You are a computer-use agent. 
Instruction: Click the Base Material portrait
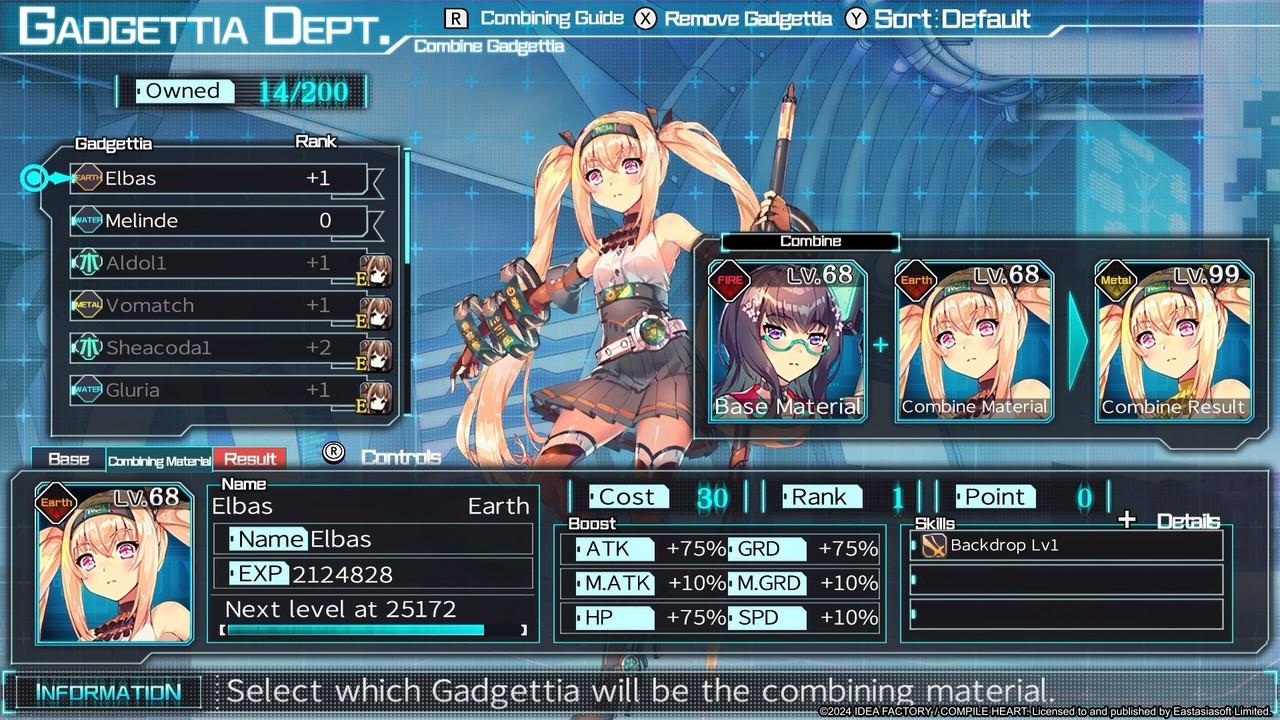point(788,340)
